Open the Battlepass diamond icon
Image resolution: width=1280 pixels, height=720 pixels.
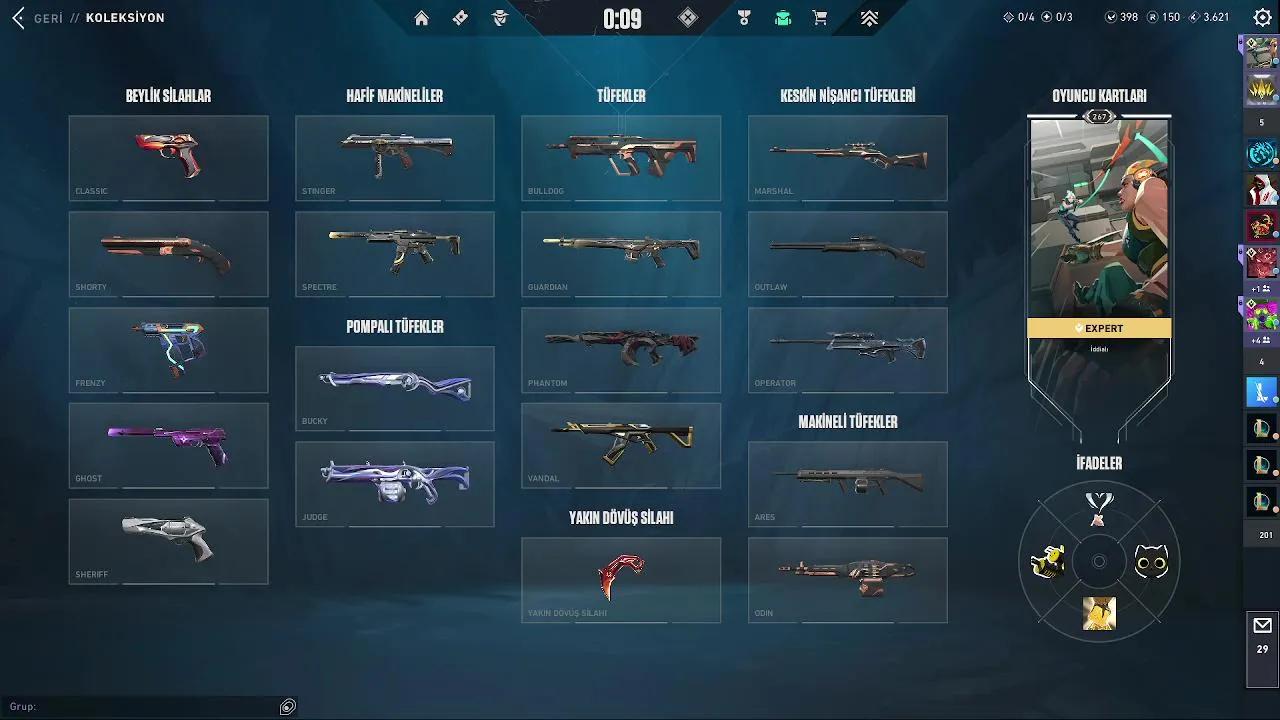[x=460, y=18]
